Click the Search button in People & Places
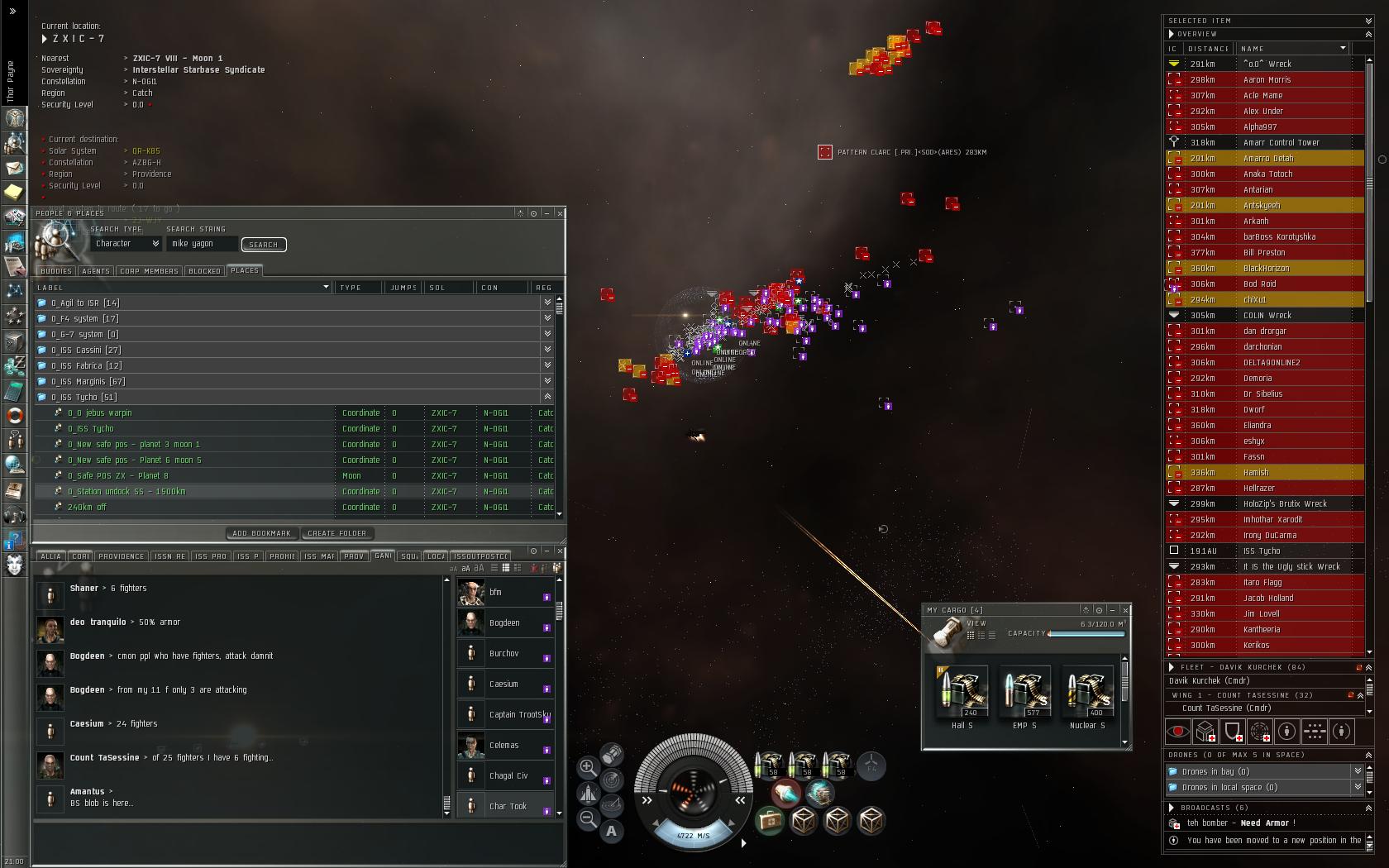 [264, 245]
